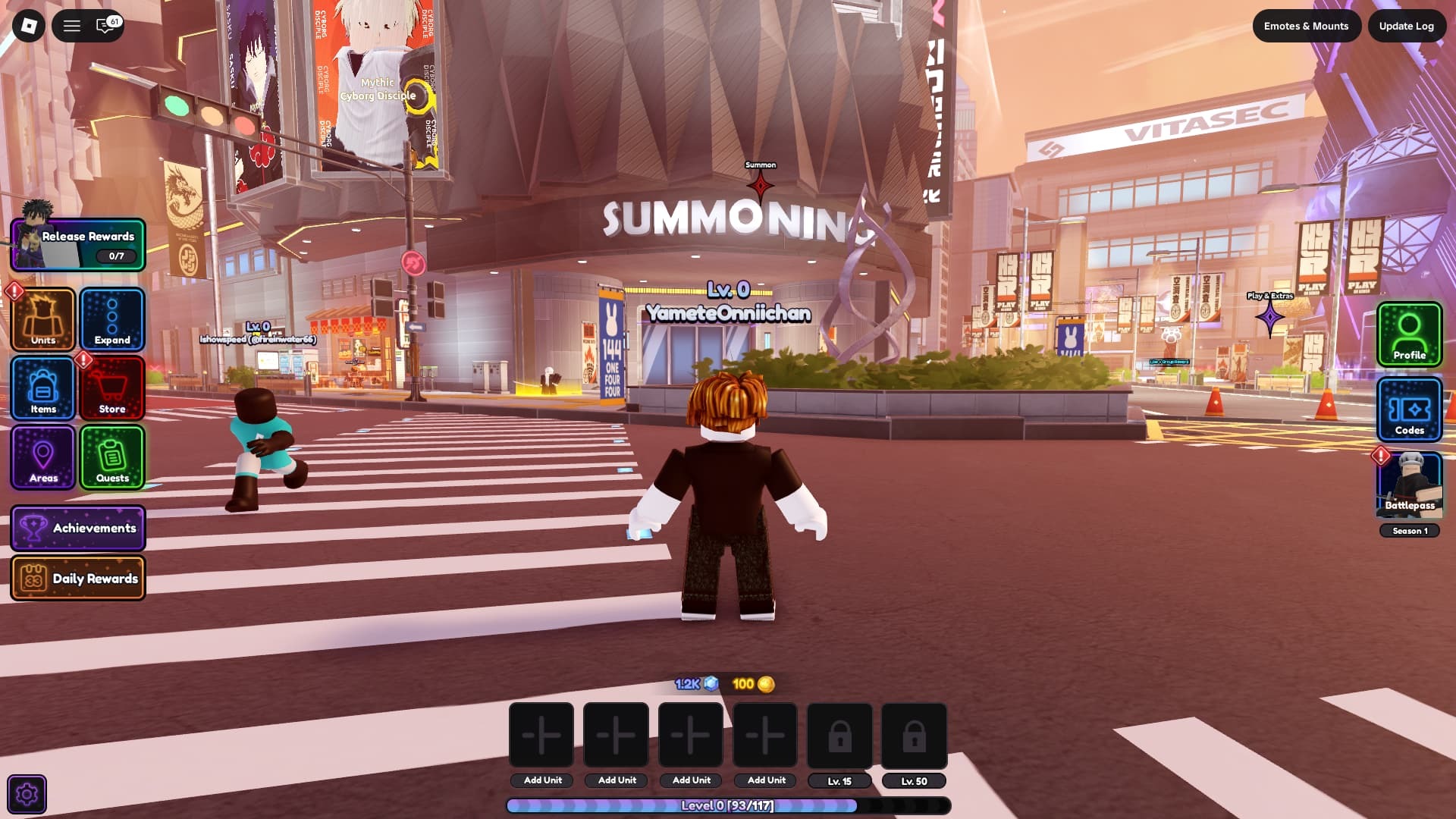
Task: Click the Expand button
Action: 112,319
